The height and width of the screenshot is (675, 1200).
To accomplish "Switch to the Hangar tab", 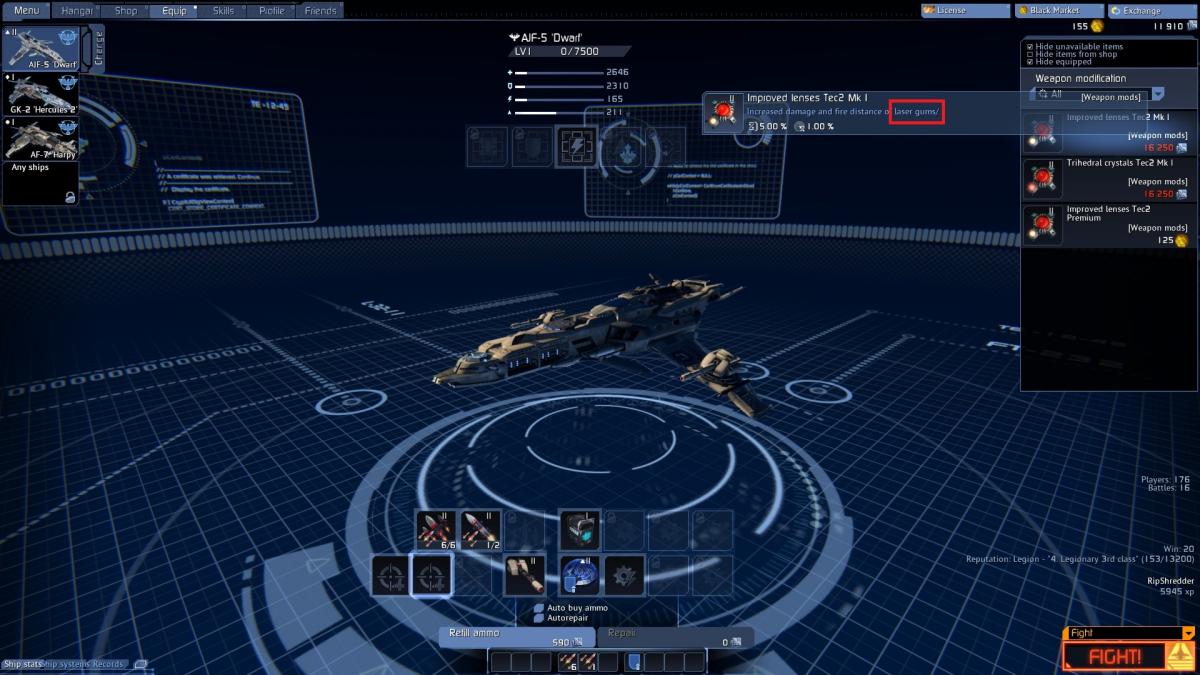I will point(77,11).
